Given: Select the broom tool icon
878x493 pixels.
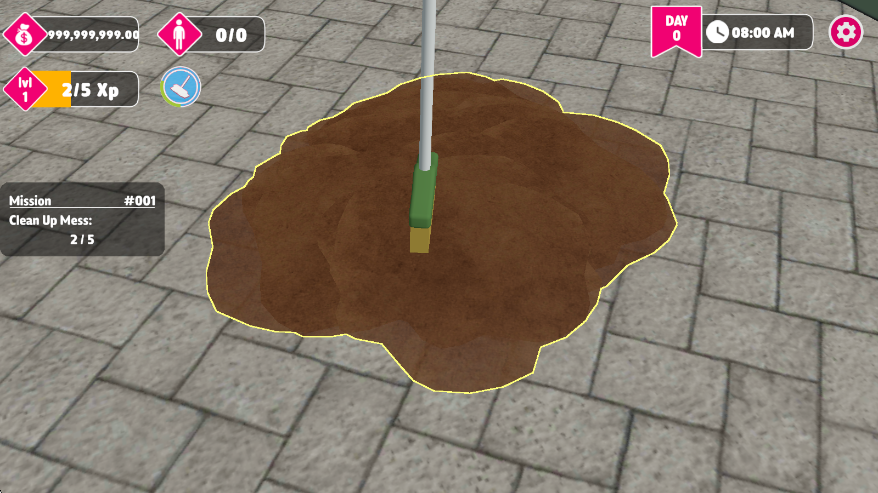Looking at the screenshot, I should (181, 89).
